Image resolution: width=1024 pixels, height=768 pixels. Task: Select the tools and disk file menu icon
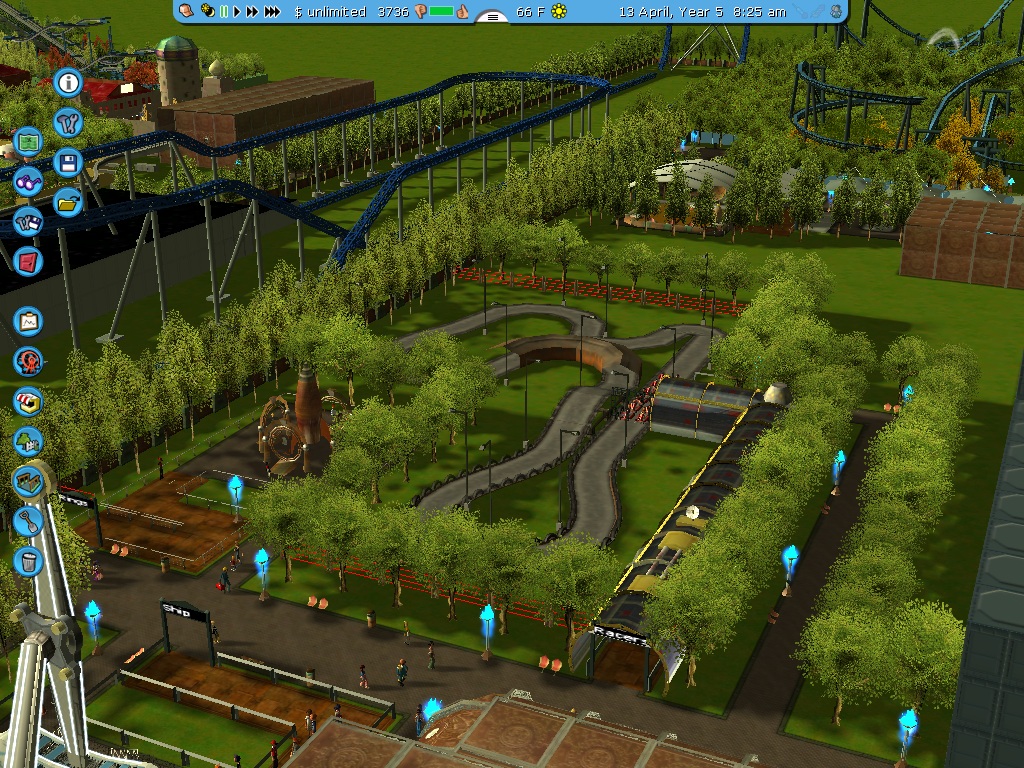pyautogui.click(x=28, y=221)
